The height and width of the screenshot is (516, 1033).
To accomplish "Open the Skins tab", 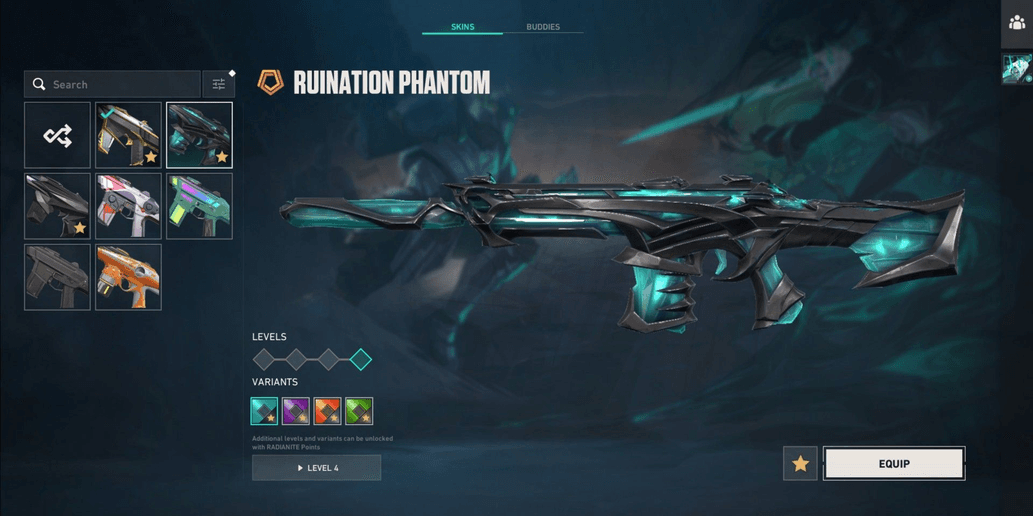I will 462,27.
